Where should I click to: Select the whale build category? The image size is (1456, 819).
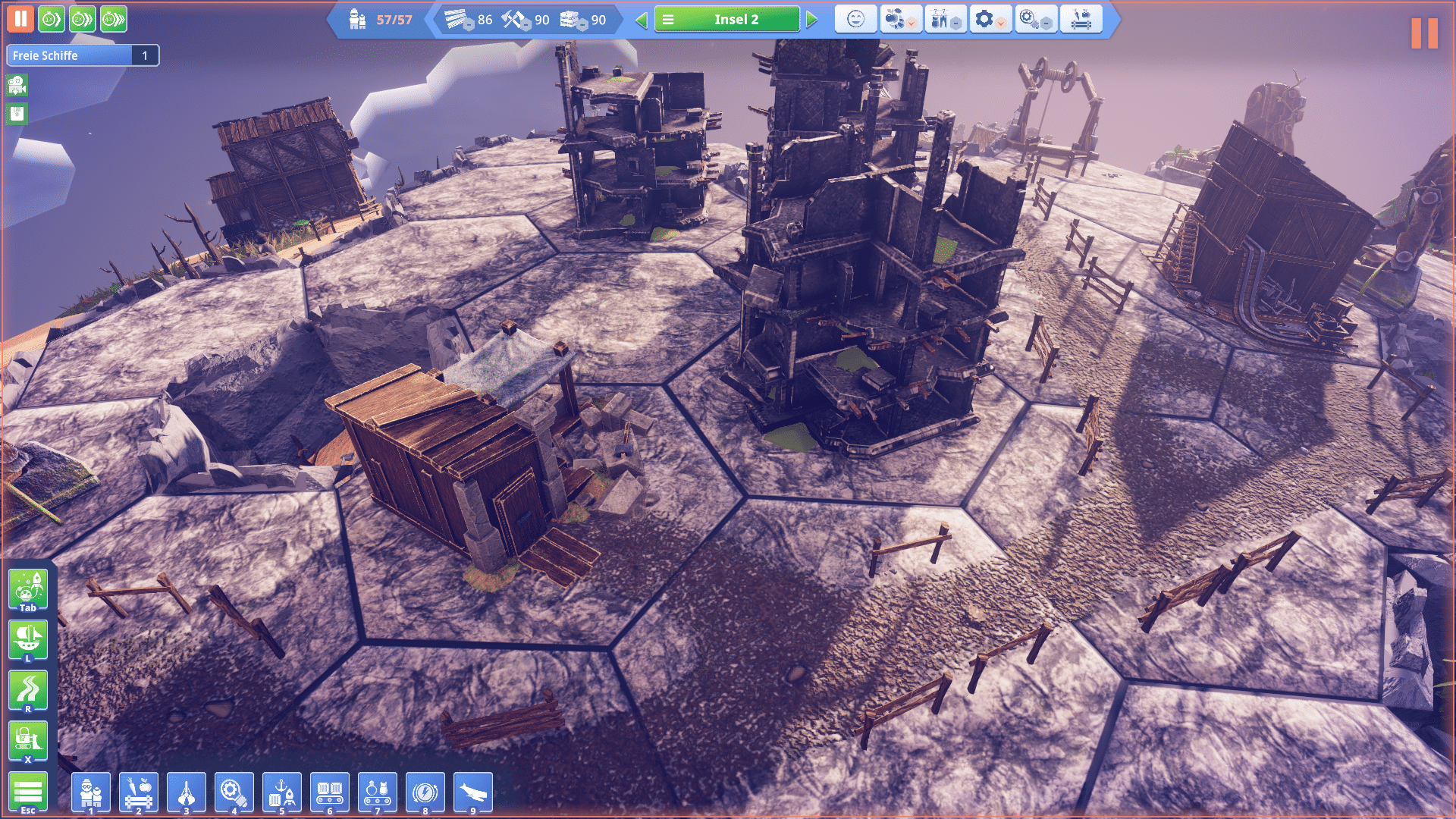pyautogui.click(x=473, y=792)
